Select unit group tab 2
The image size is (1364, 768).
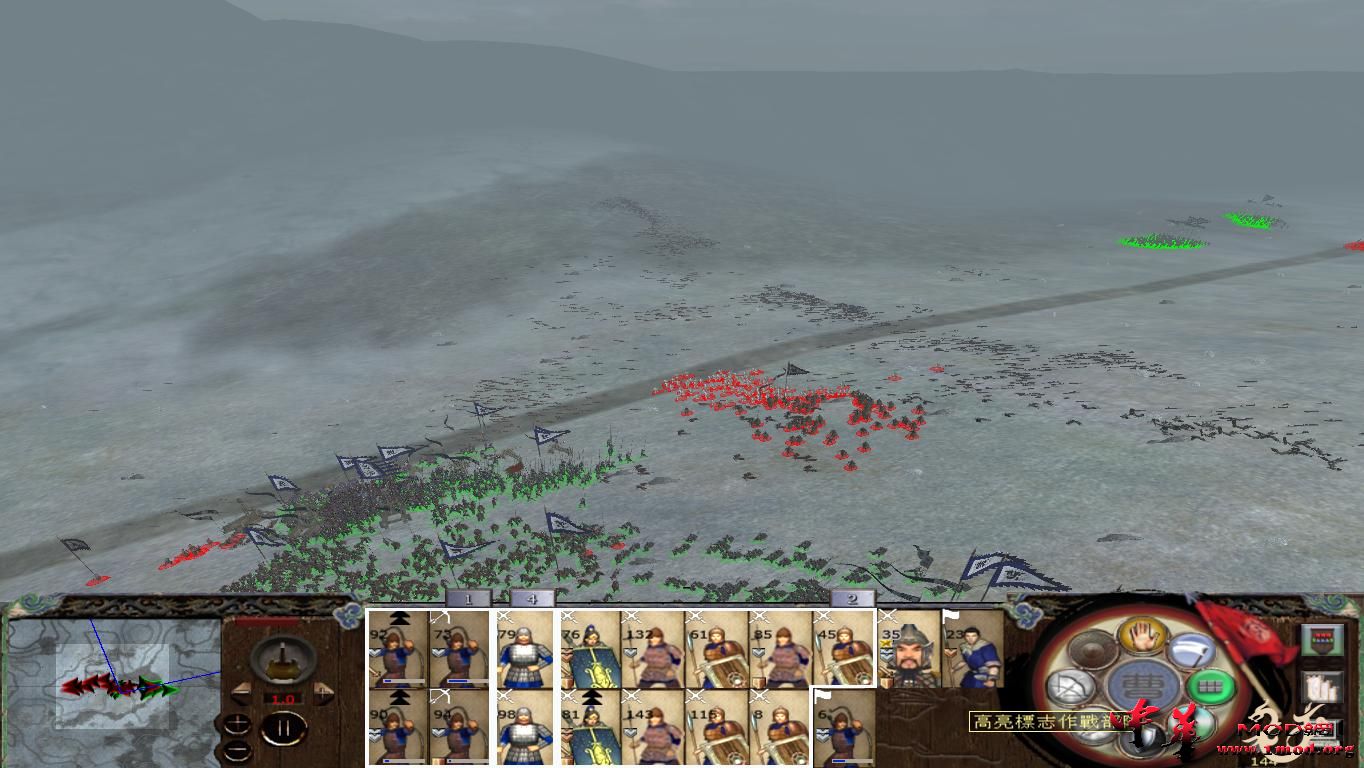click(x=852, y=600)
